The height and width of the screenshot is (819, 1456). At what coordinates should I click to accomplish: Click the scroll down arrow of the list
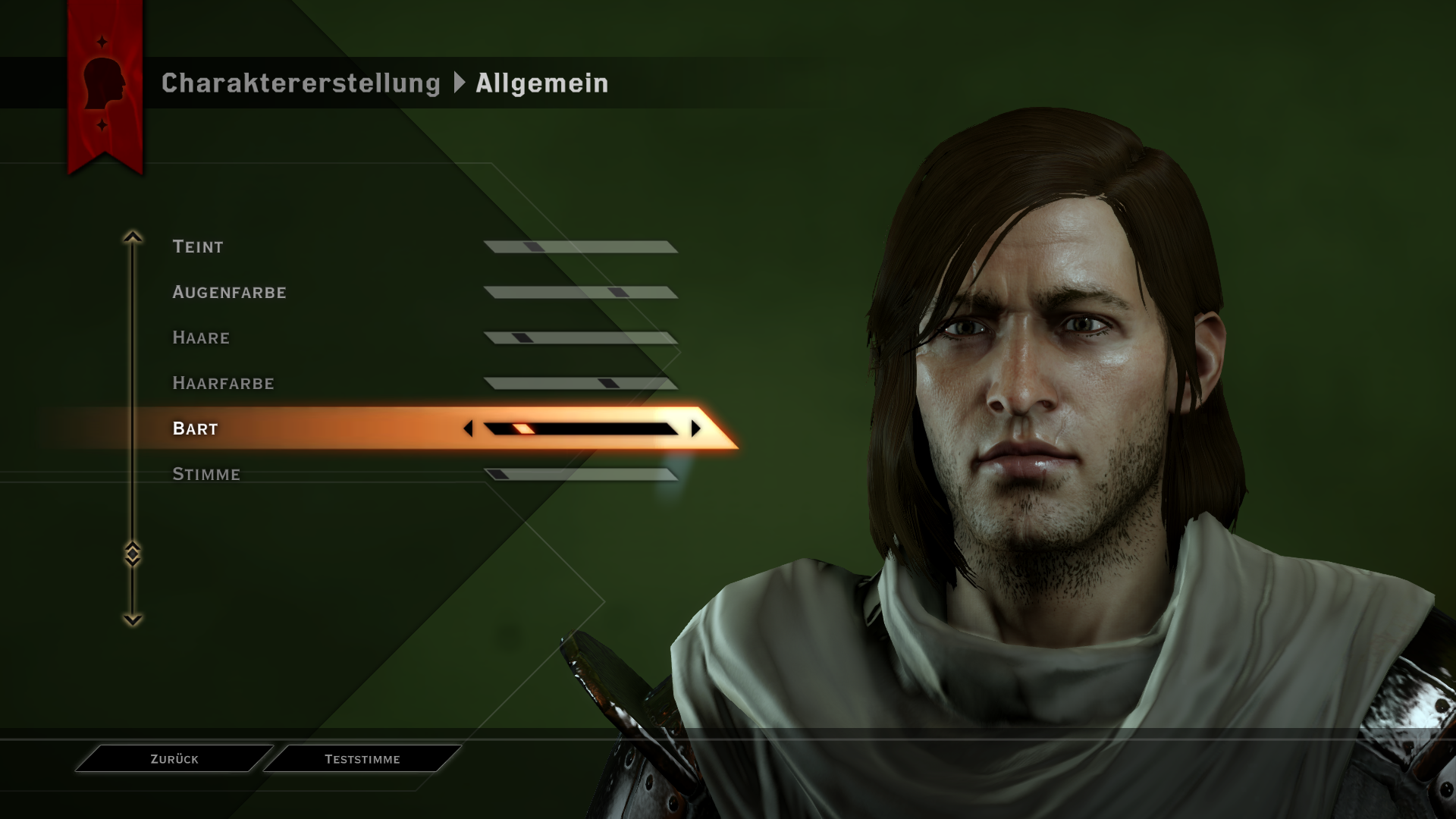(x=133, y=620)
